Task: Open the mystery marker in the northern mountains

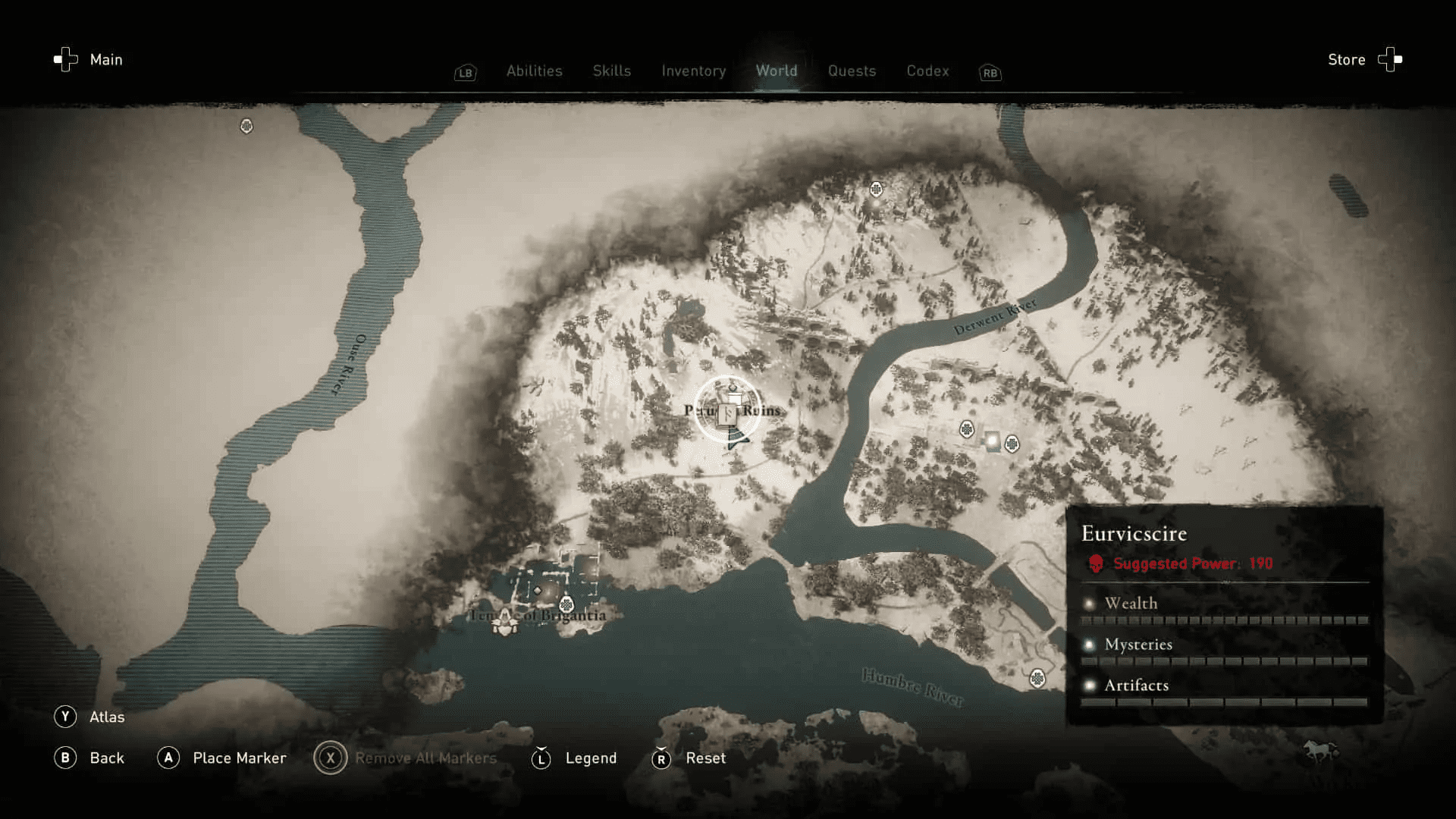Action: (876, 189)
